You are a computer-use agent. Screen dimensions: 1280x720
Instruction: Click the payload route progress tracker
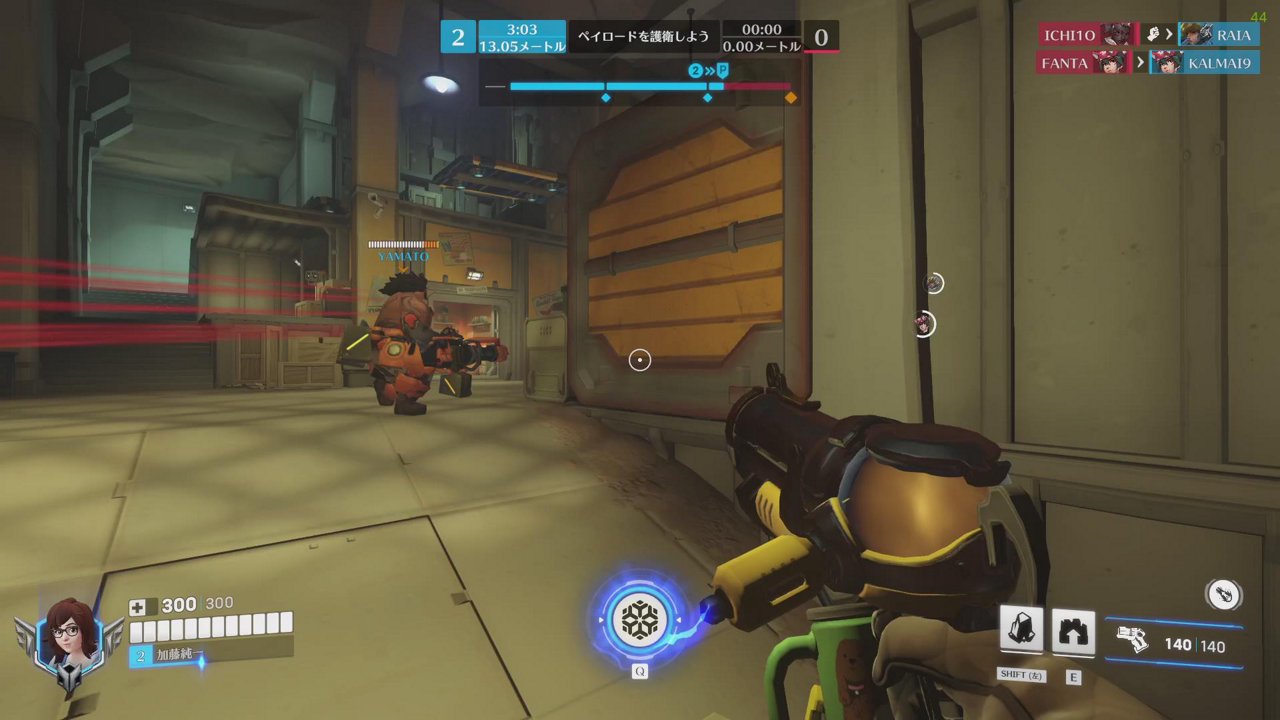coord(640,87)
